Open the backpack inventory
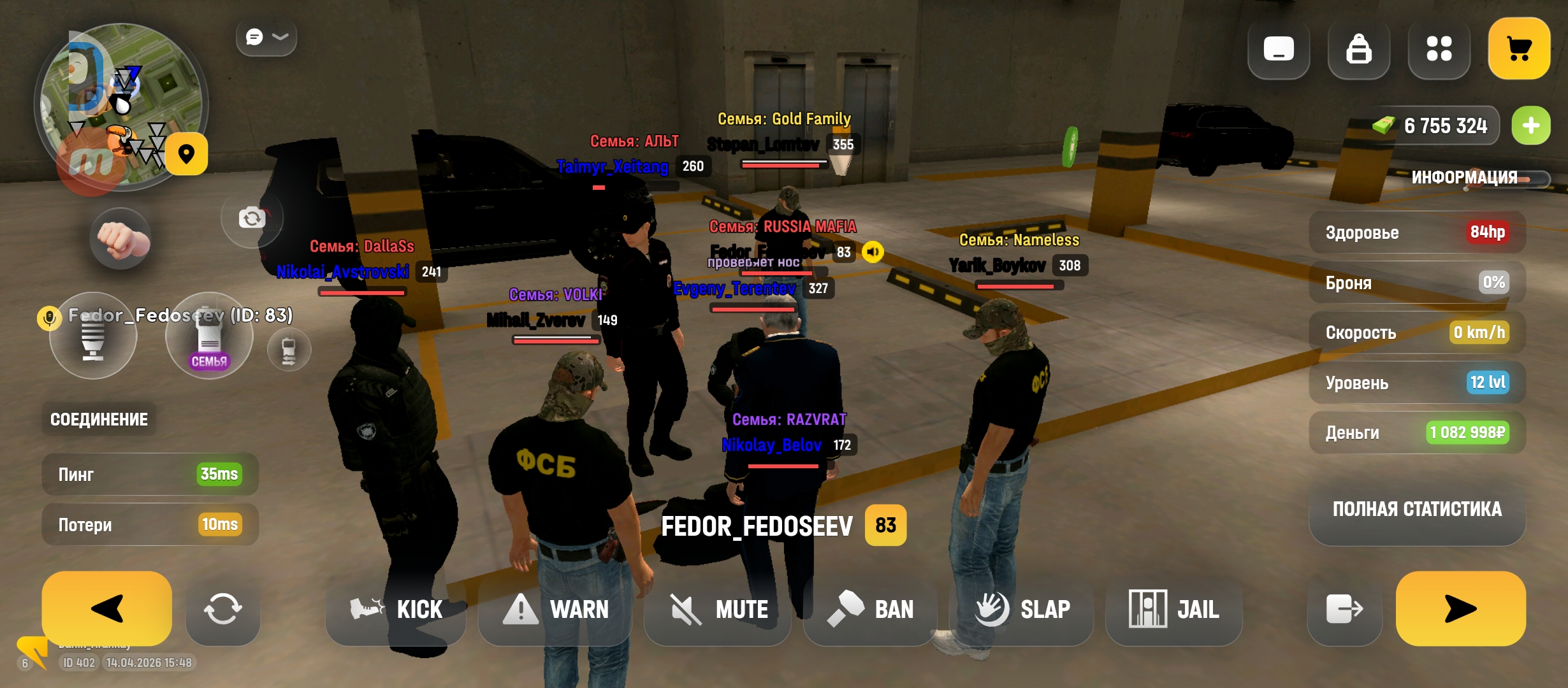This screenshot has width=1568, height=688. (x=1358, y=49)
